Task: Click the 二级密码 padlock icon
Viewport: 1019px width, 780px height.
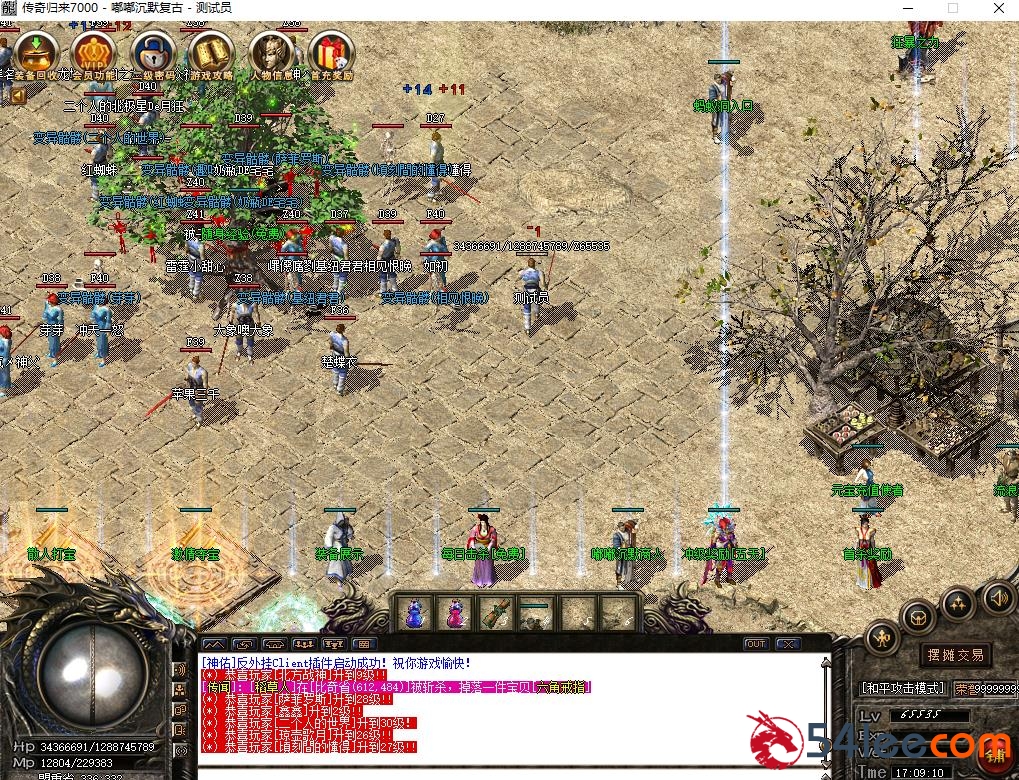Action: pyautogui.click(x=153, y=53)
